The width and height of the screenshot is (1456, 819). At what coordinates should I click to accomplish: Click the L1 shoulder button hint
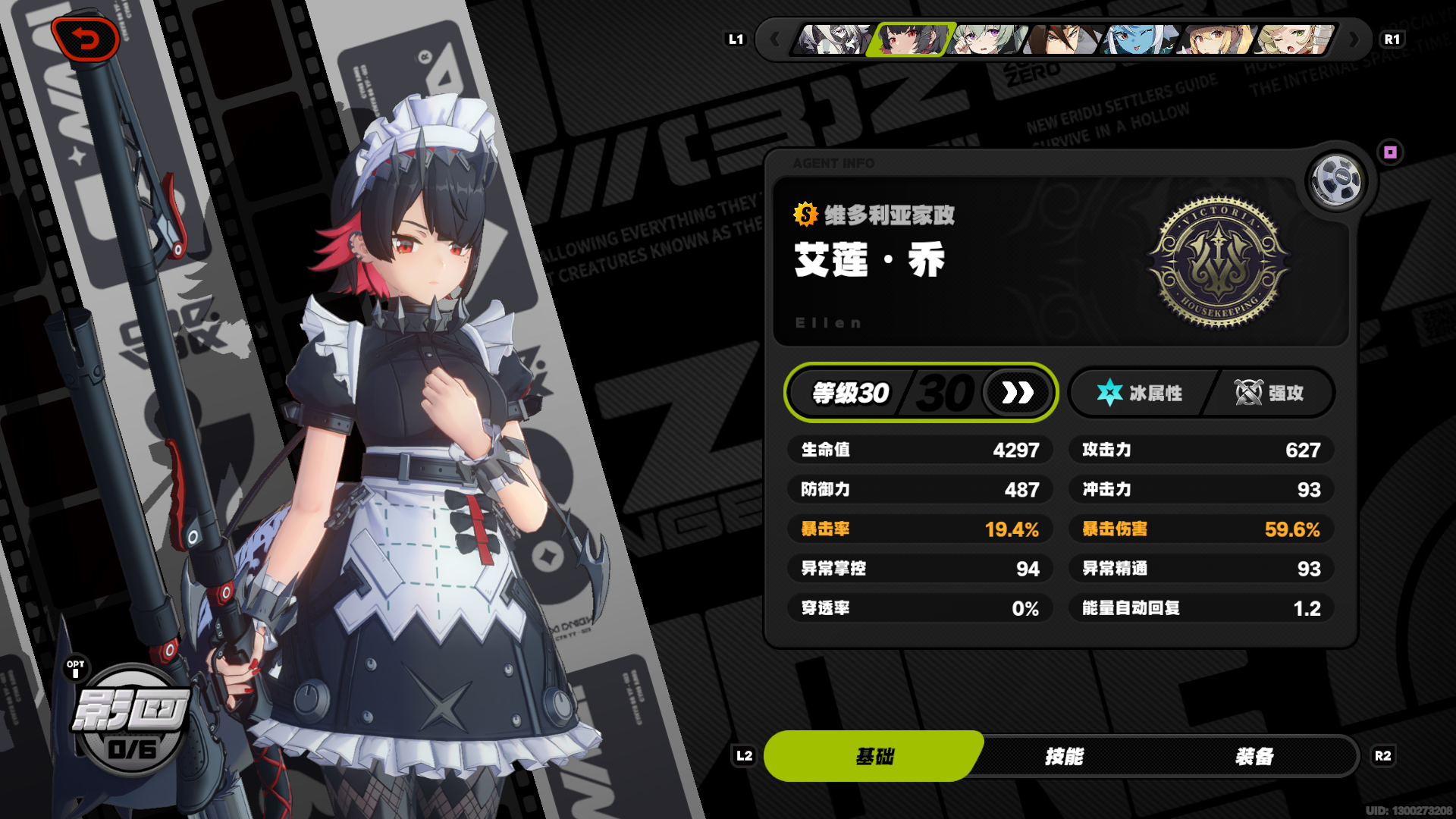(735, 40)
